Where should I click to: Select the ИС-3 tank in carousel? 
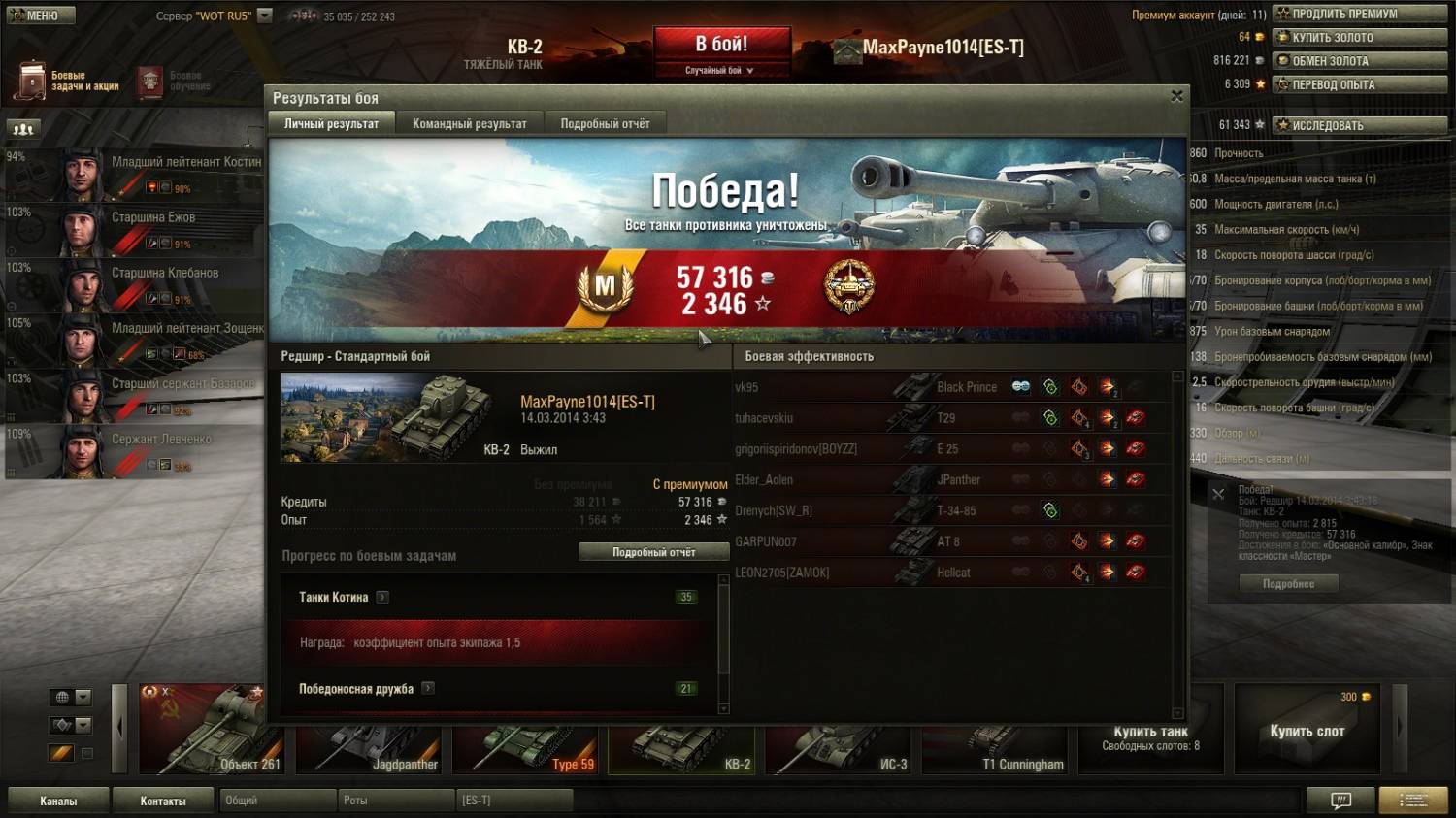pos(841,749)
